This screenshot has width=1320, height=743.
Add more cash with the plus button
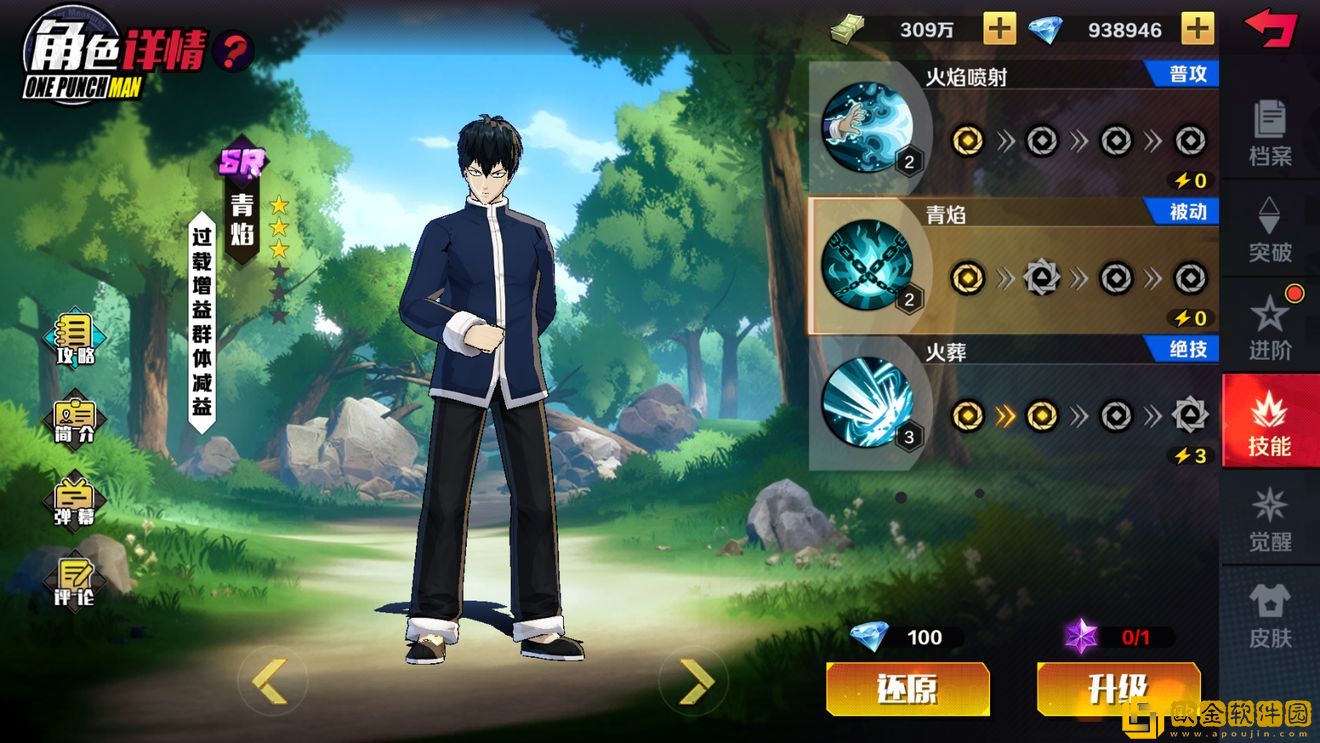coord(999,29)
